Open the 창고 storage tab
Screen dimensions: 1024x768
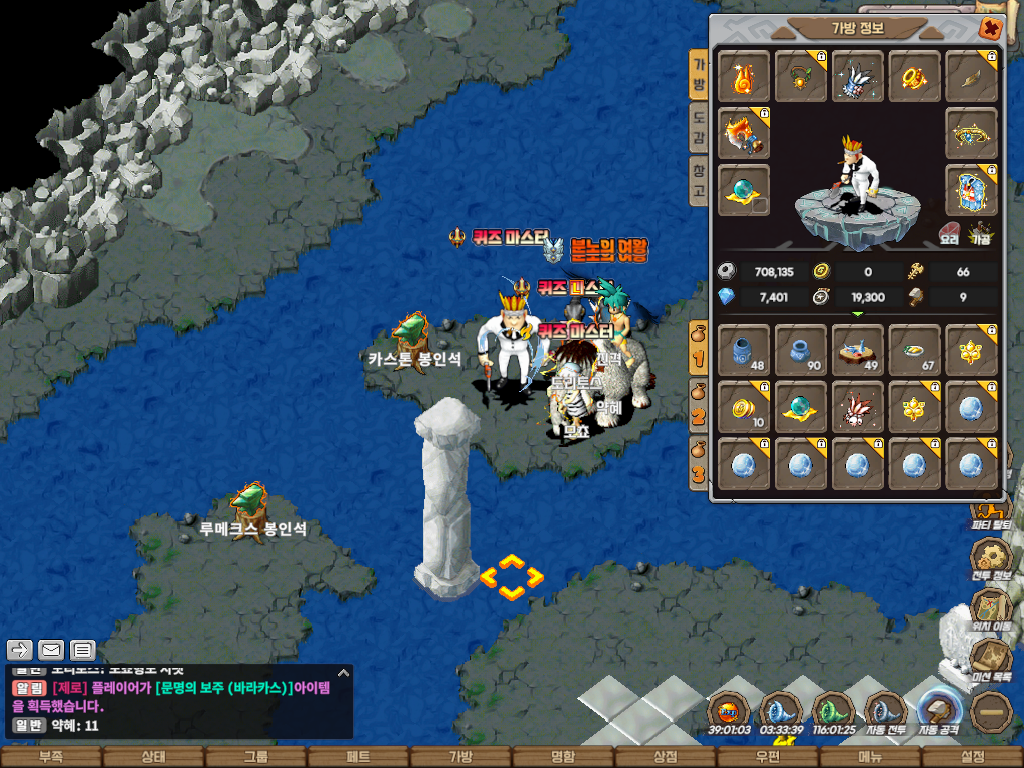pyautogui.click(x=700, y=180)
